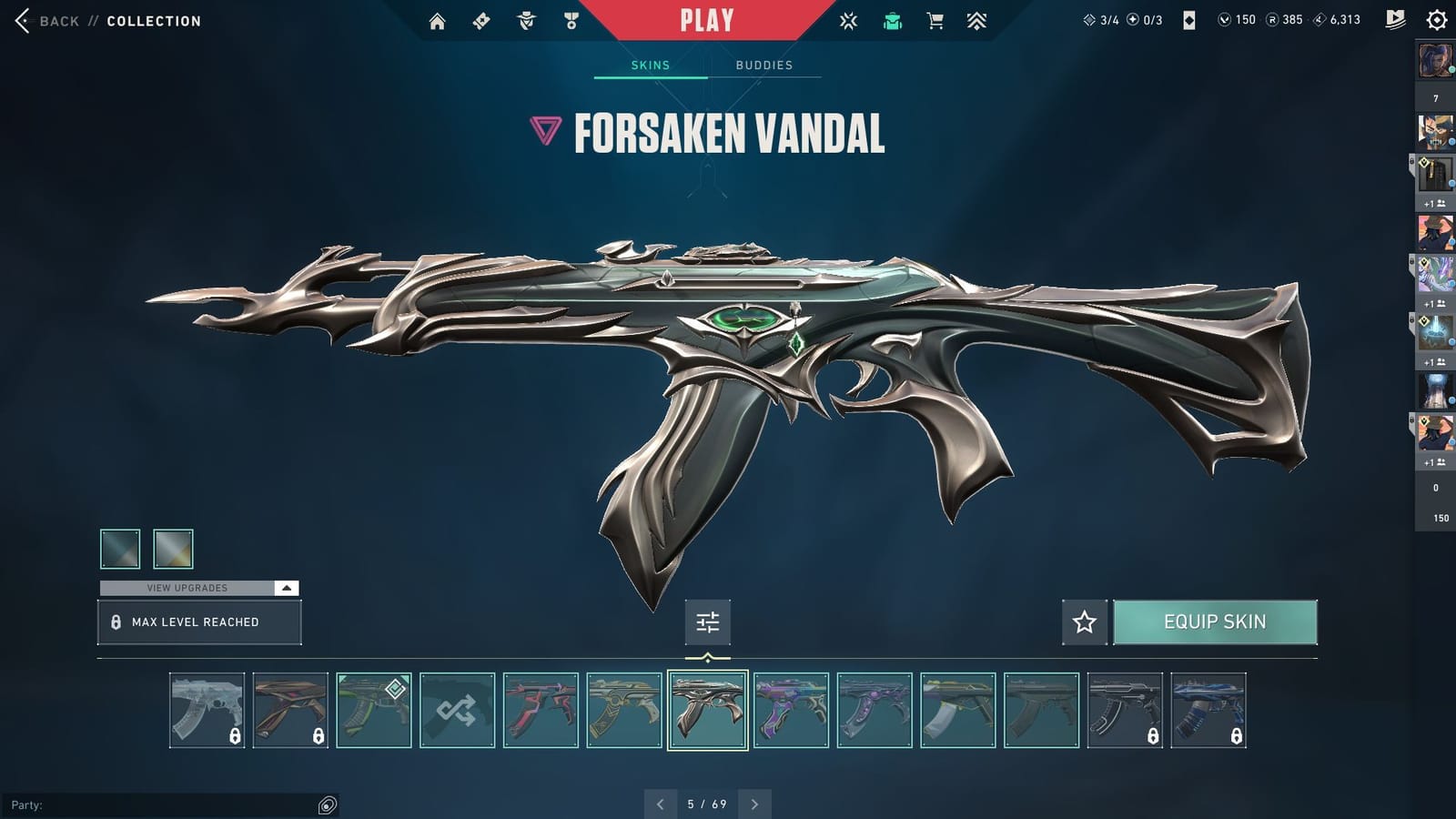This screenshot has height=819, width=1456.
Task: Open the Career medal icon
Action: [x=571, y=20]
